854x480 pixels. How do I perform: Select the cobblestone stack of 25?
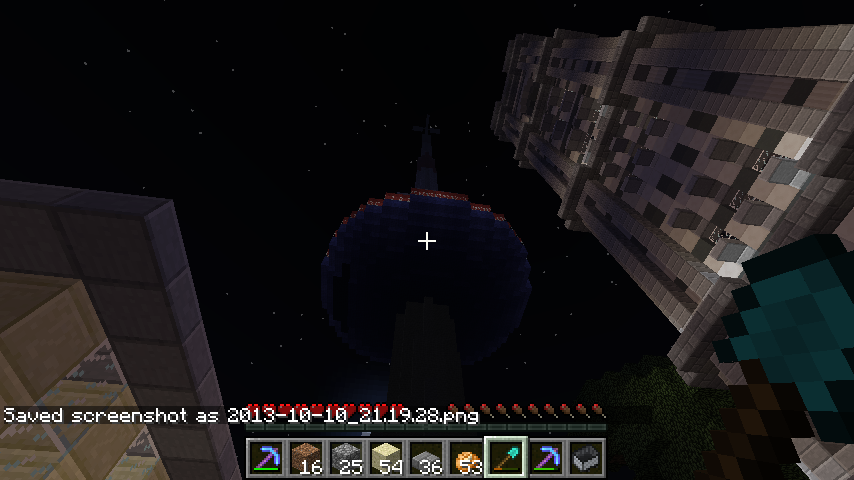(344, 458)
